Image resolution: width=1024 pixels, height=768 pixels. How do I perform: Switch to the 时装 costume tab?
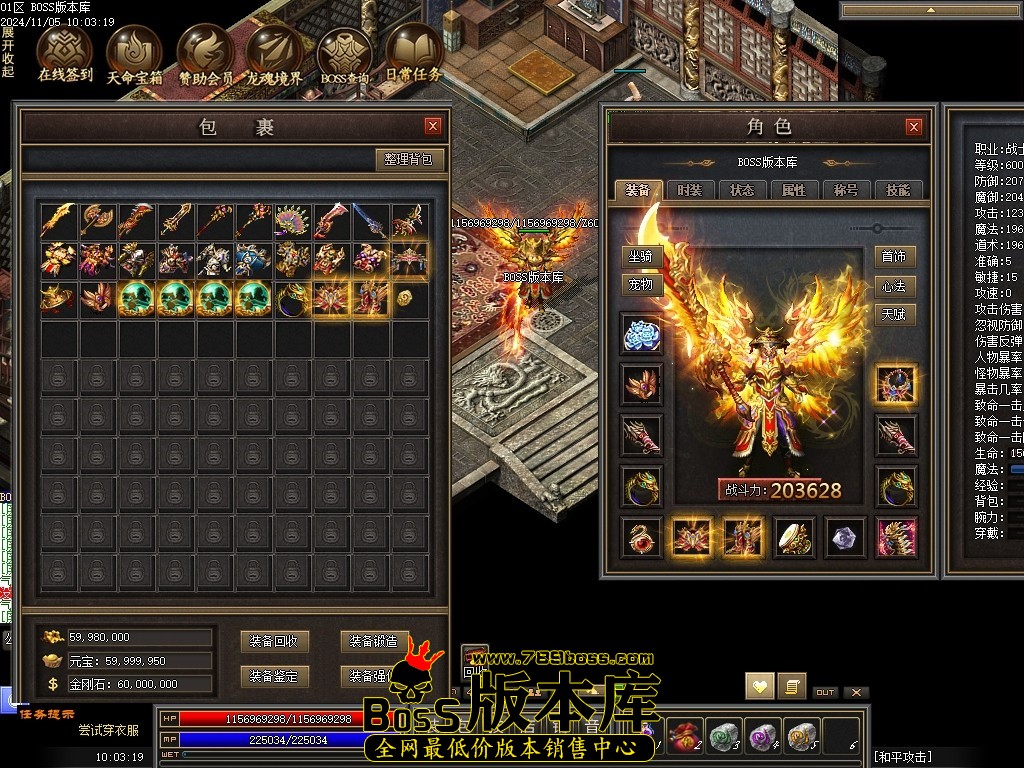point(690,190)
